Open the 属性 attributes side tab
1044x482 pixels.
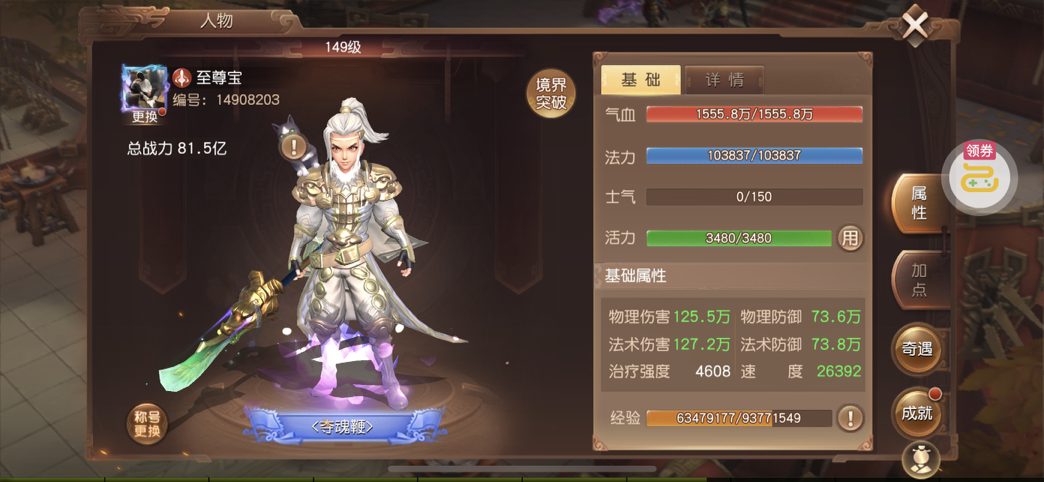918,203
